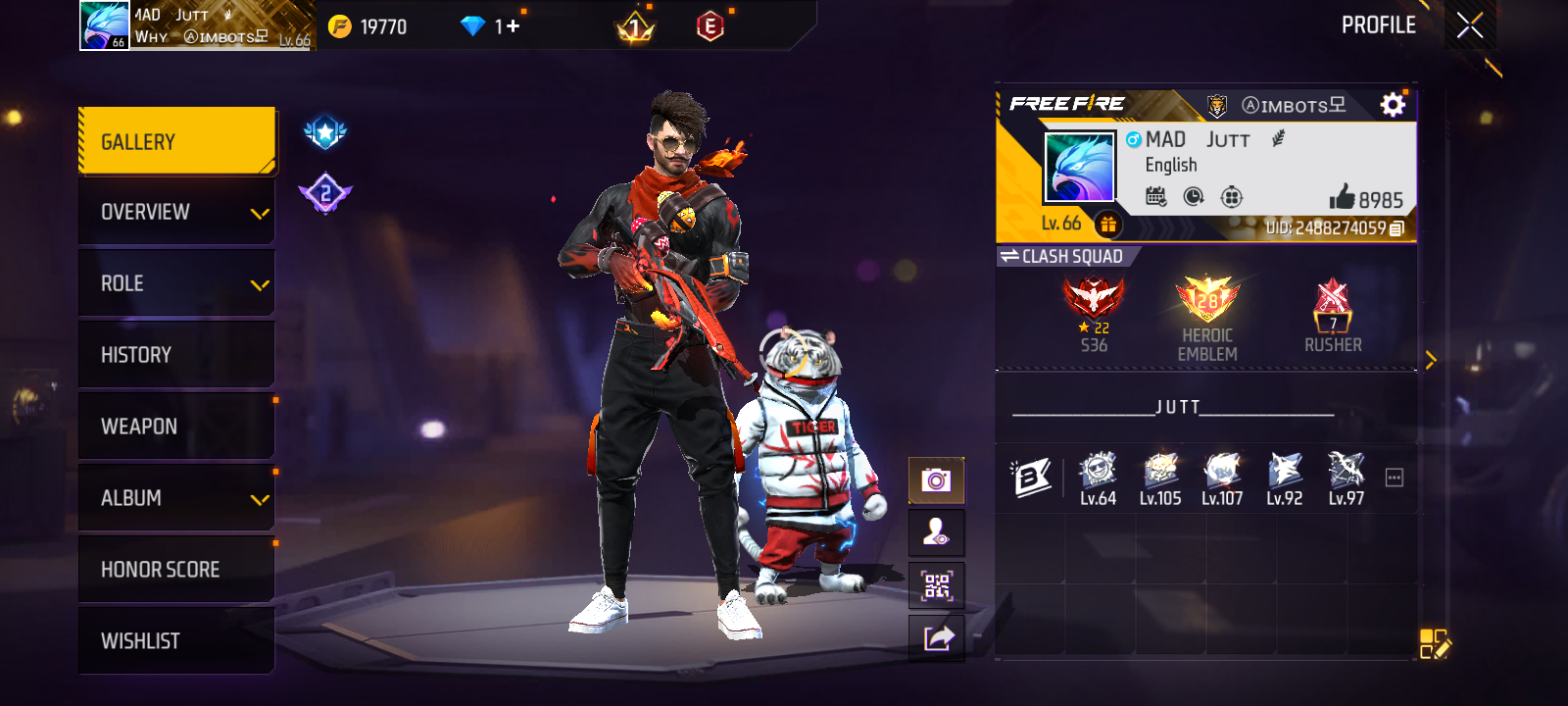Tap the like thumbs-up icon
The width and height of the screenshot is (1568, 706).
point(1342,198)
